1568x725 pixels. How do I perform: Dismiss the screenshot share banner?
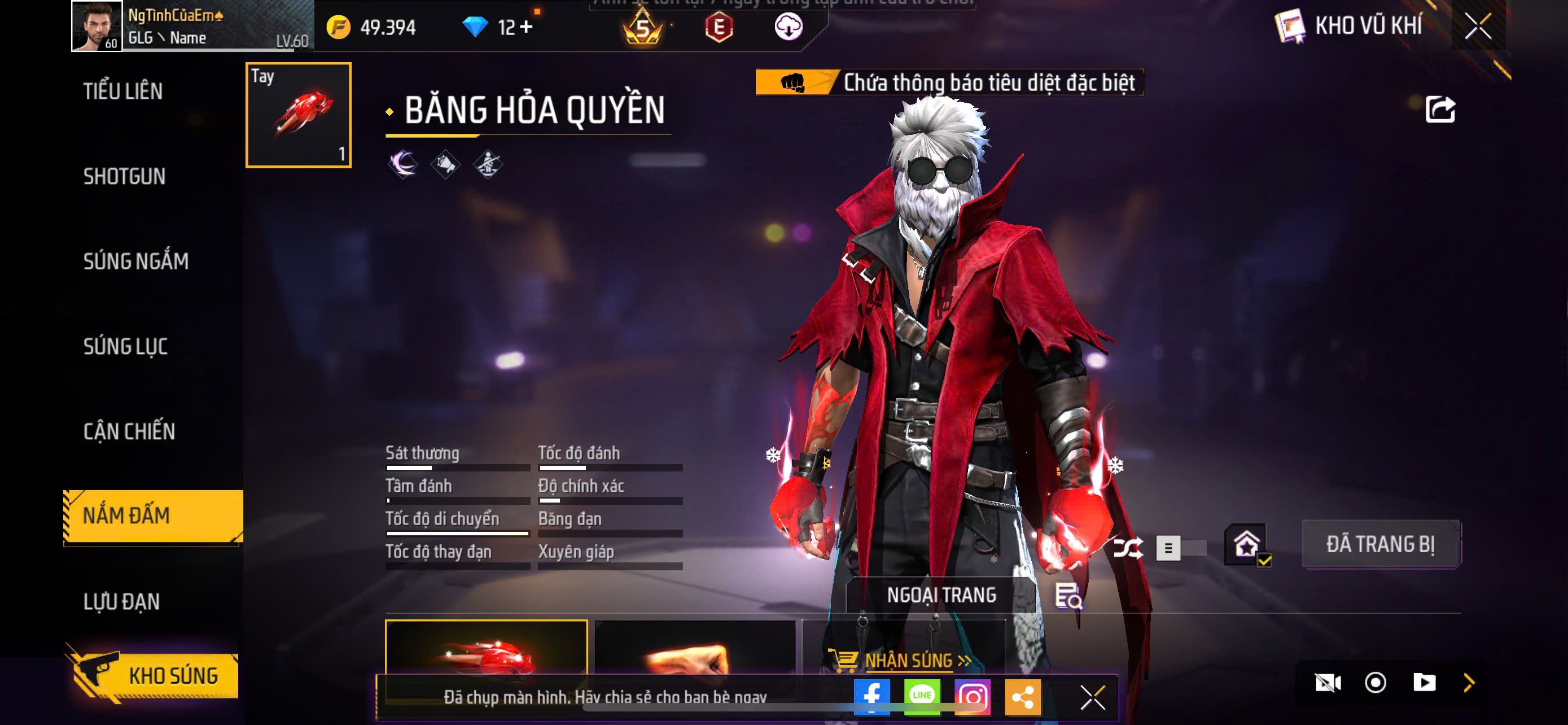pos(1093,697)
